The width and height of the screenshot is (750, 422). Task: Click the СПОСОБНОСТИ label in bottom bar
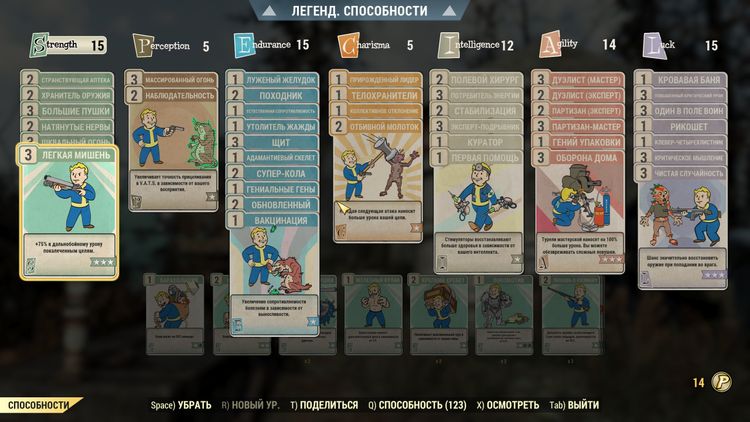(40, 405)
